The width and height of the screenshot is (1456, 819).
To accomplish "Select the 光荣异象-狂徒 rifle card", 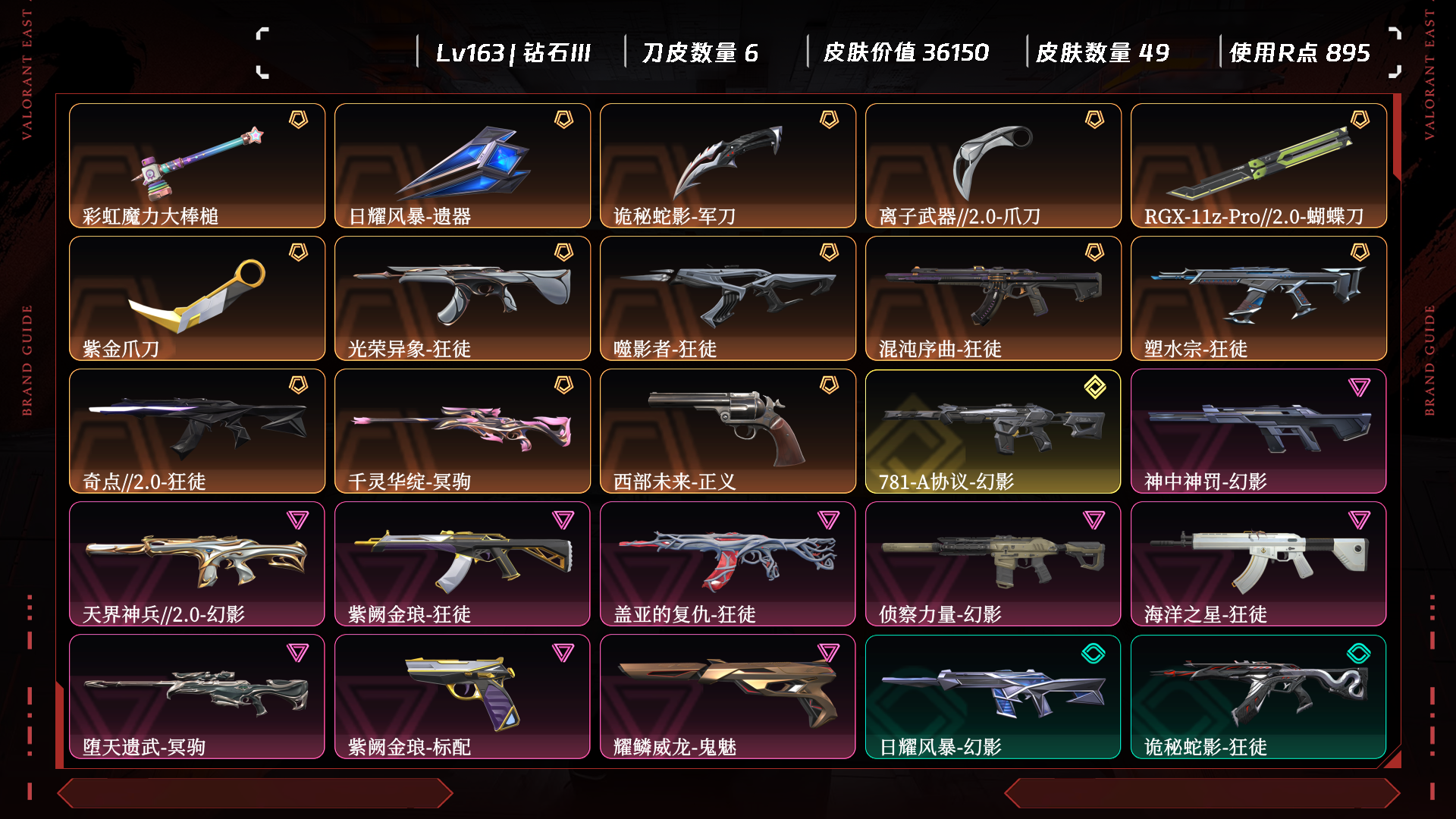I will tap(463, 299).
